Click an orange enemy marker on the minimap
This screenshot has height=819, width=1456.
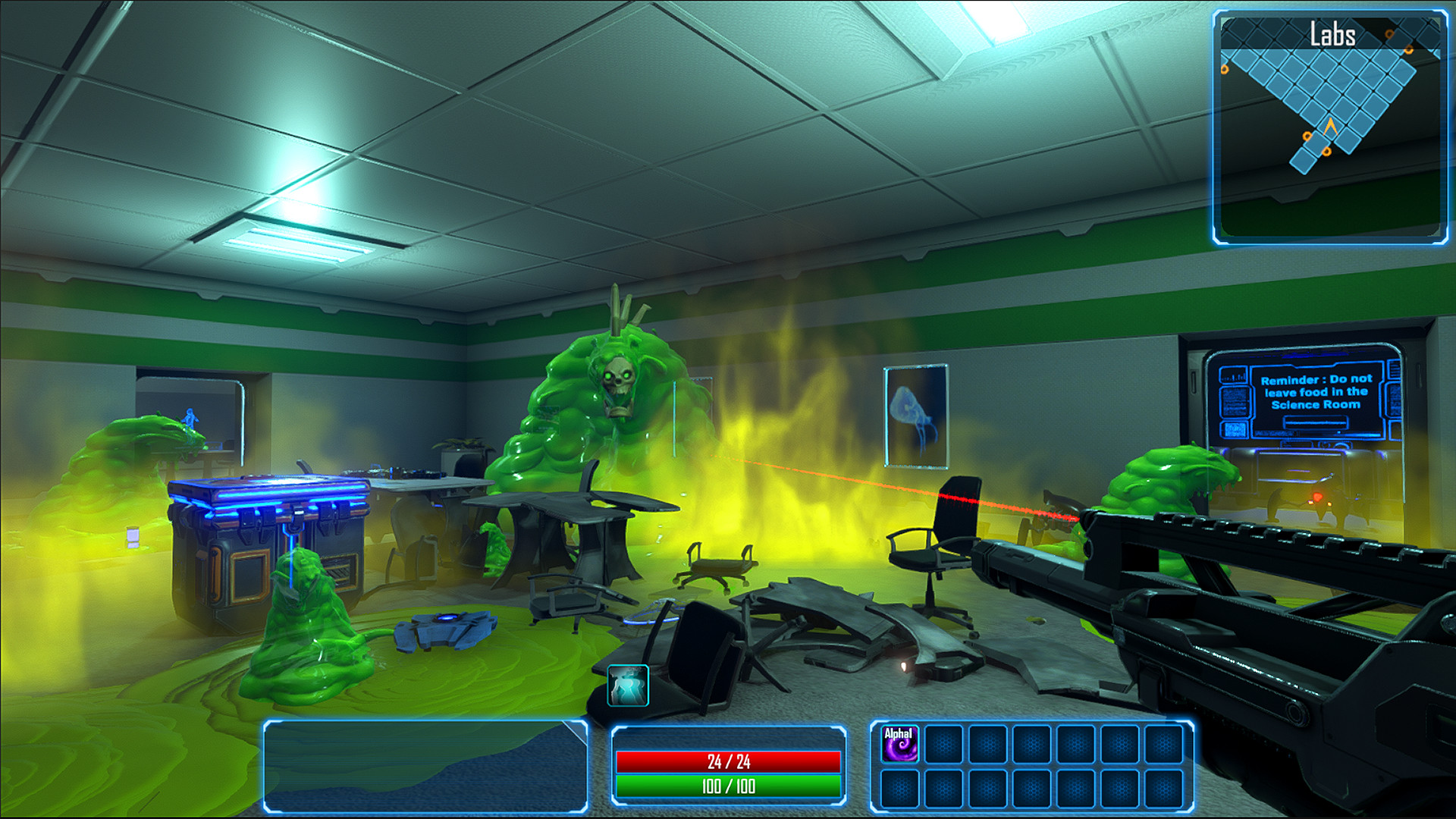tap(1307, 136)
